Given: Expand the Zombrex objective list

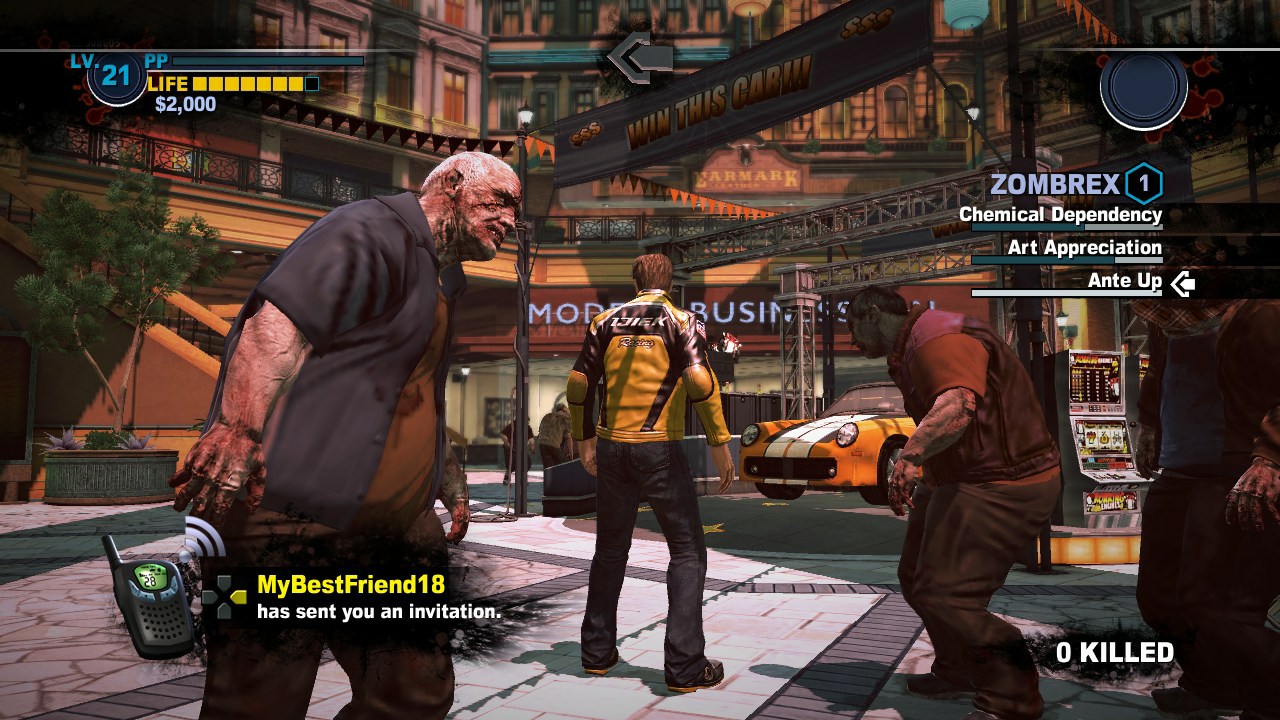Looking at the screenshot, I should click(1057, 183).
